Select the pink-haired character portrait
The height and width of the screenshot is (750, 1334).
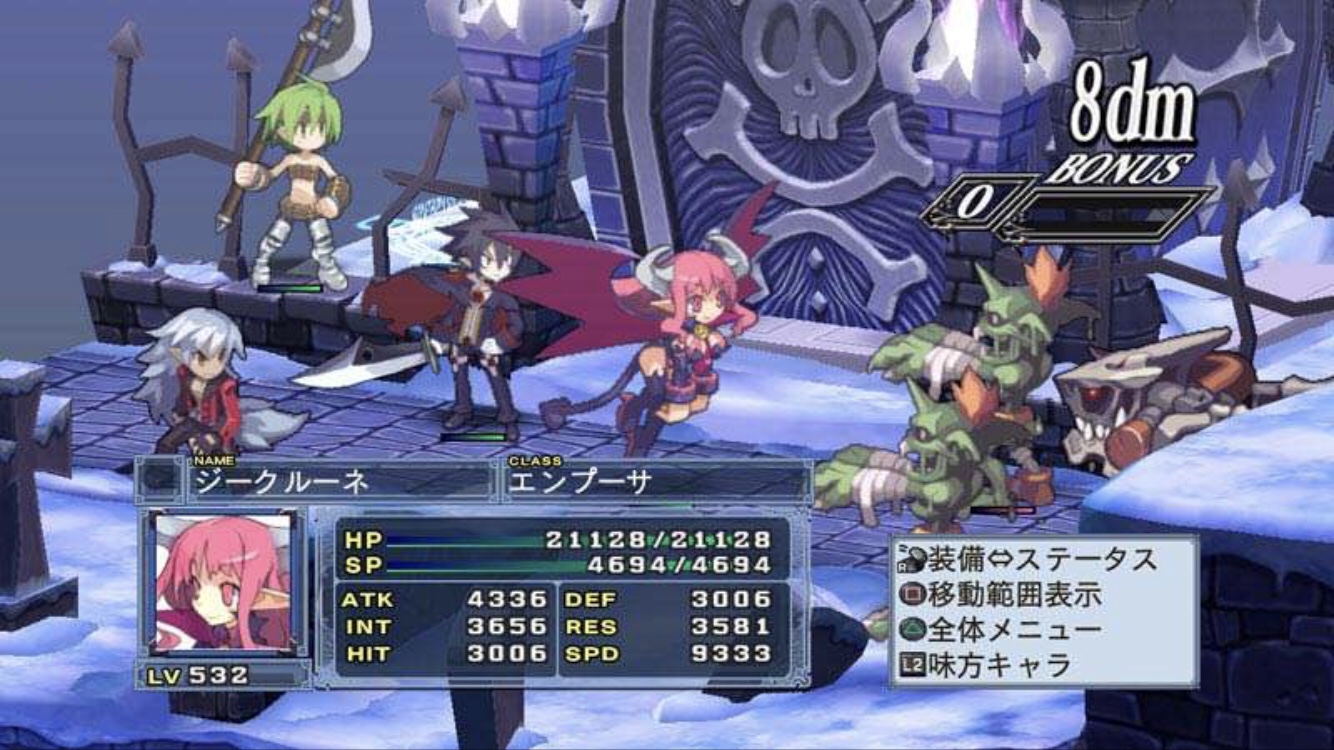coord(222,582)
